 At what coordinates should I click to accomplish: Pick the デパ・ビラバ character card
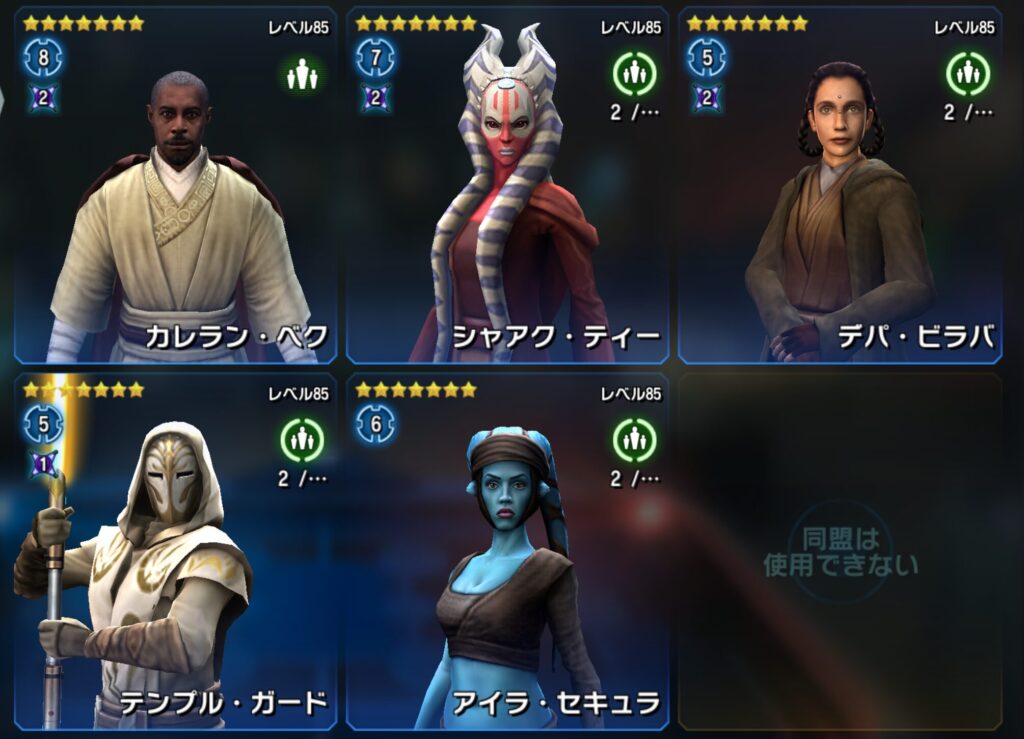click(x=840, y=185)
